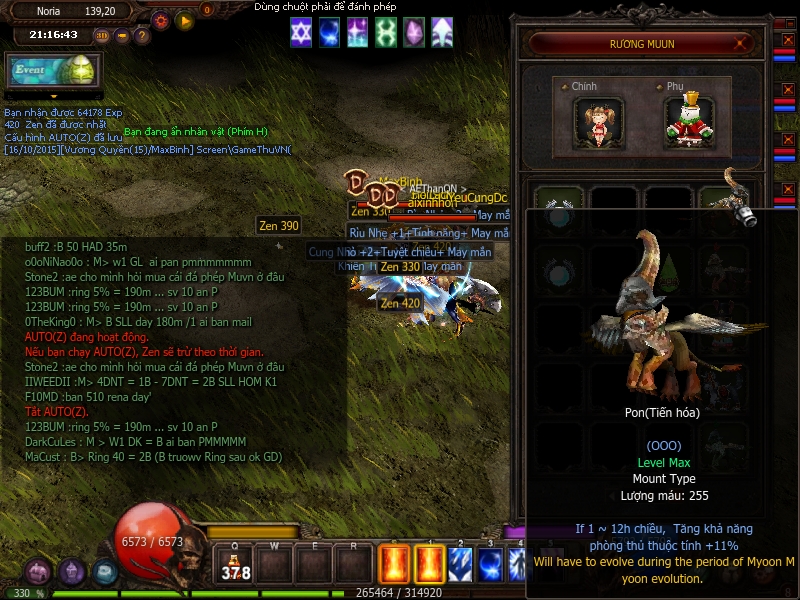Open the question mark help button
This screenshot has height=600, width=800.
coord(142,35)
